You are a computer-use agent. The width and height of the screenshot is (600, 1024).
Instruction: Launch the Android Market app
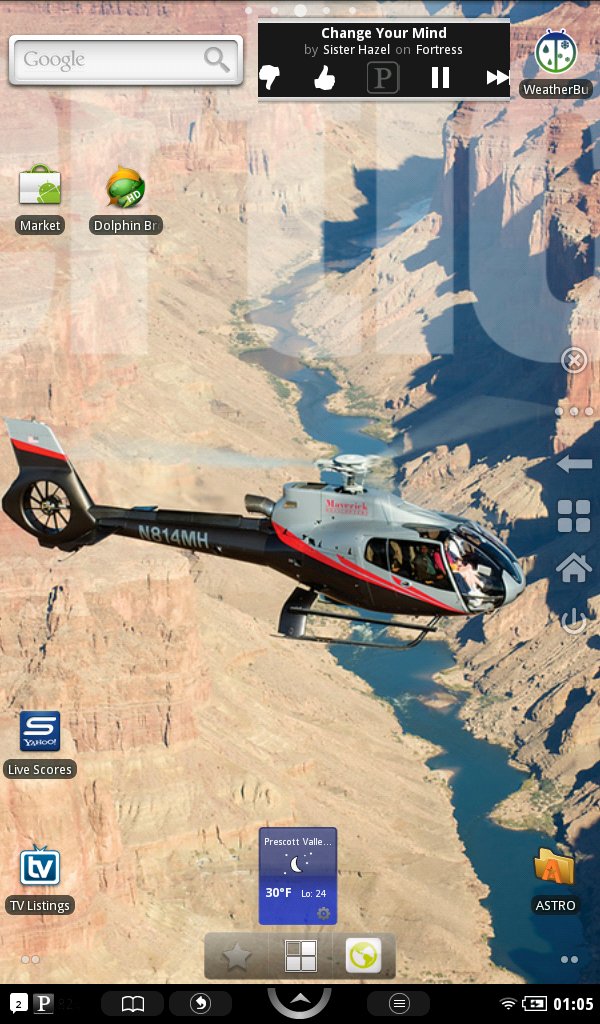point(40,188)
